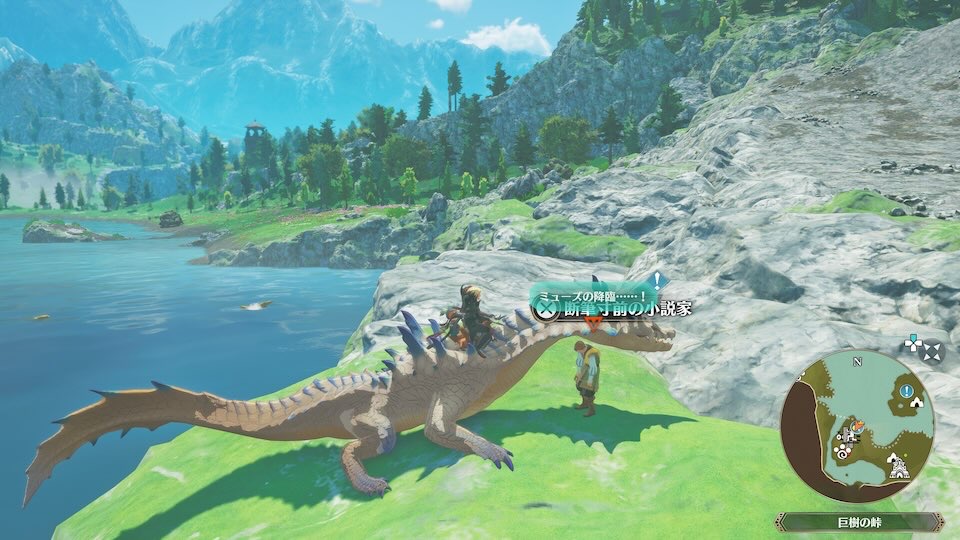Select the tent camp marker on minimap

click(917, 401)
